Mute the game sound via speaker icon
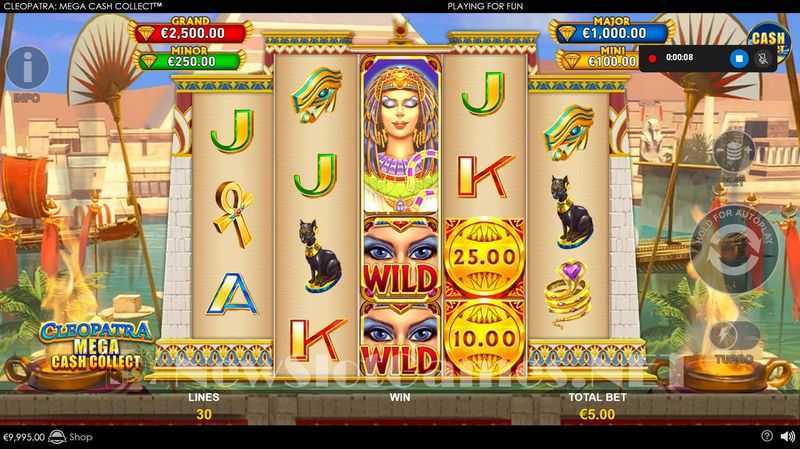This screenshot has width=800, height=449. tap(786, 437)
